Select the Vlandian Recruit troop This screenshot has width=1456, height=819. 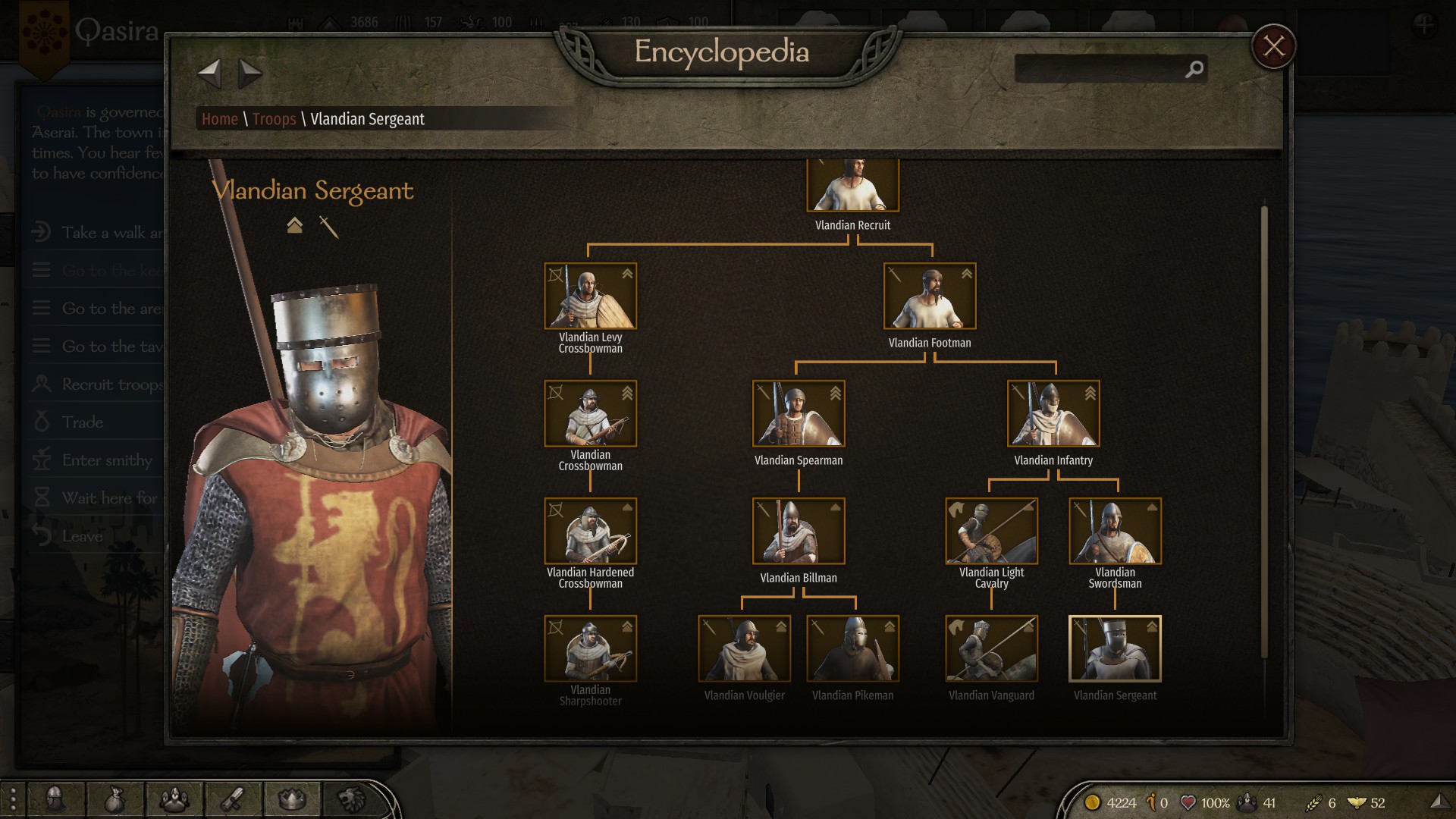(852, 186)
